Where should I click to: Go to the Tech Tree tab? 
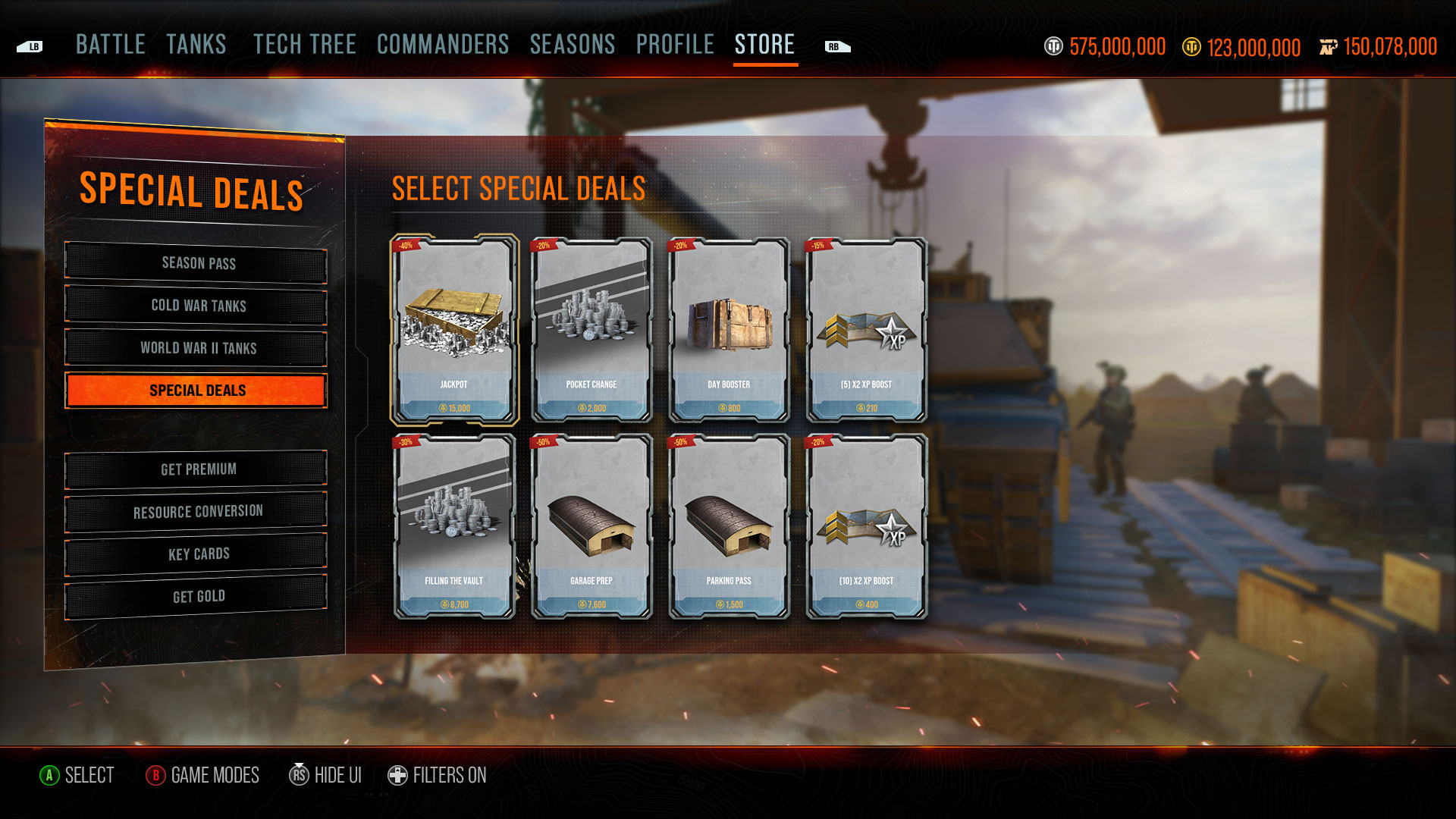[x=305, y=45]
